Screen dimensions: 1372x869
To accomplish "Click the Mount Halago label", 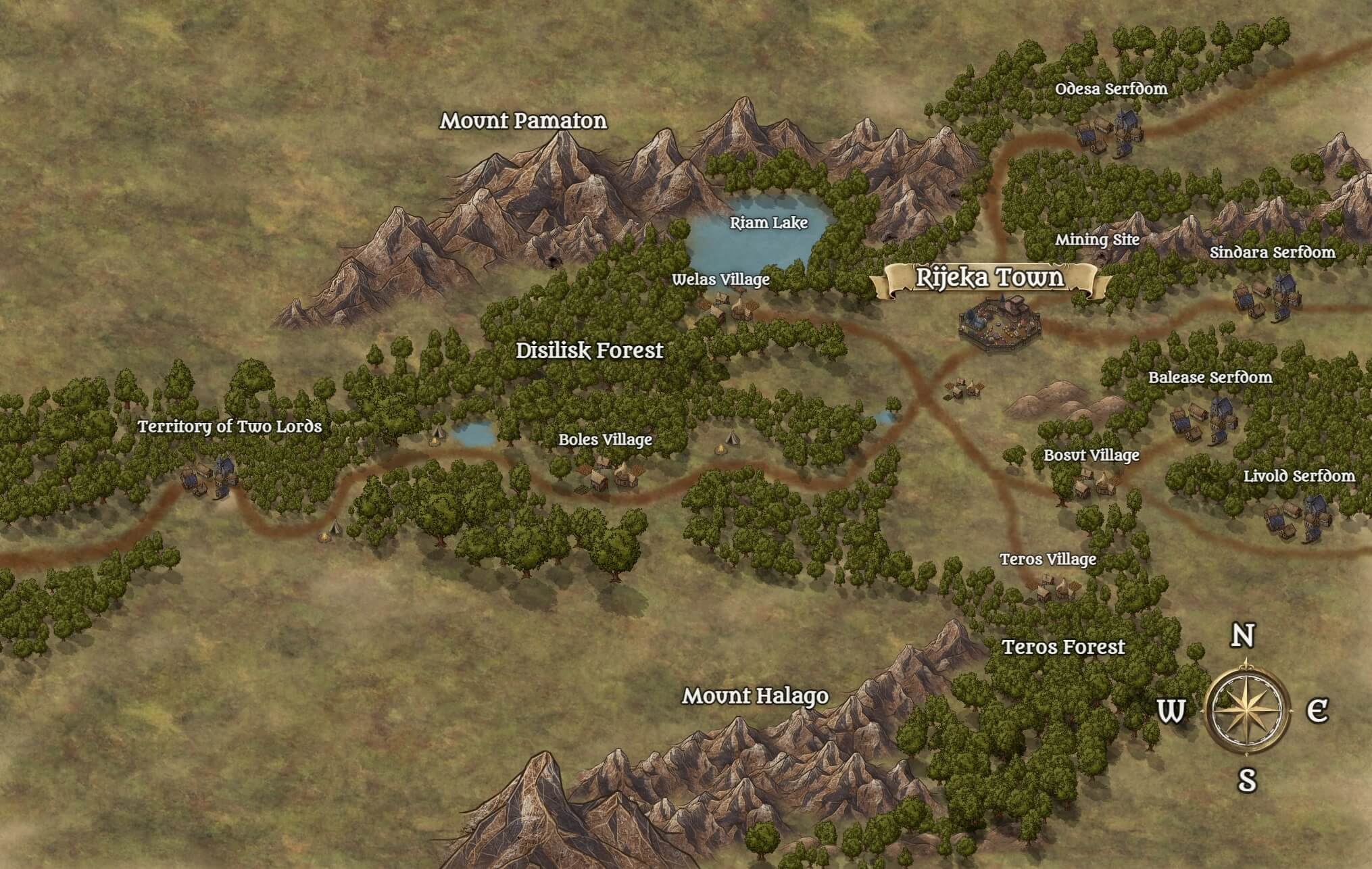I will coord(755,695).
